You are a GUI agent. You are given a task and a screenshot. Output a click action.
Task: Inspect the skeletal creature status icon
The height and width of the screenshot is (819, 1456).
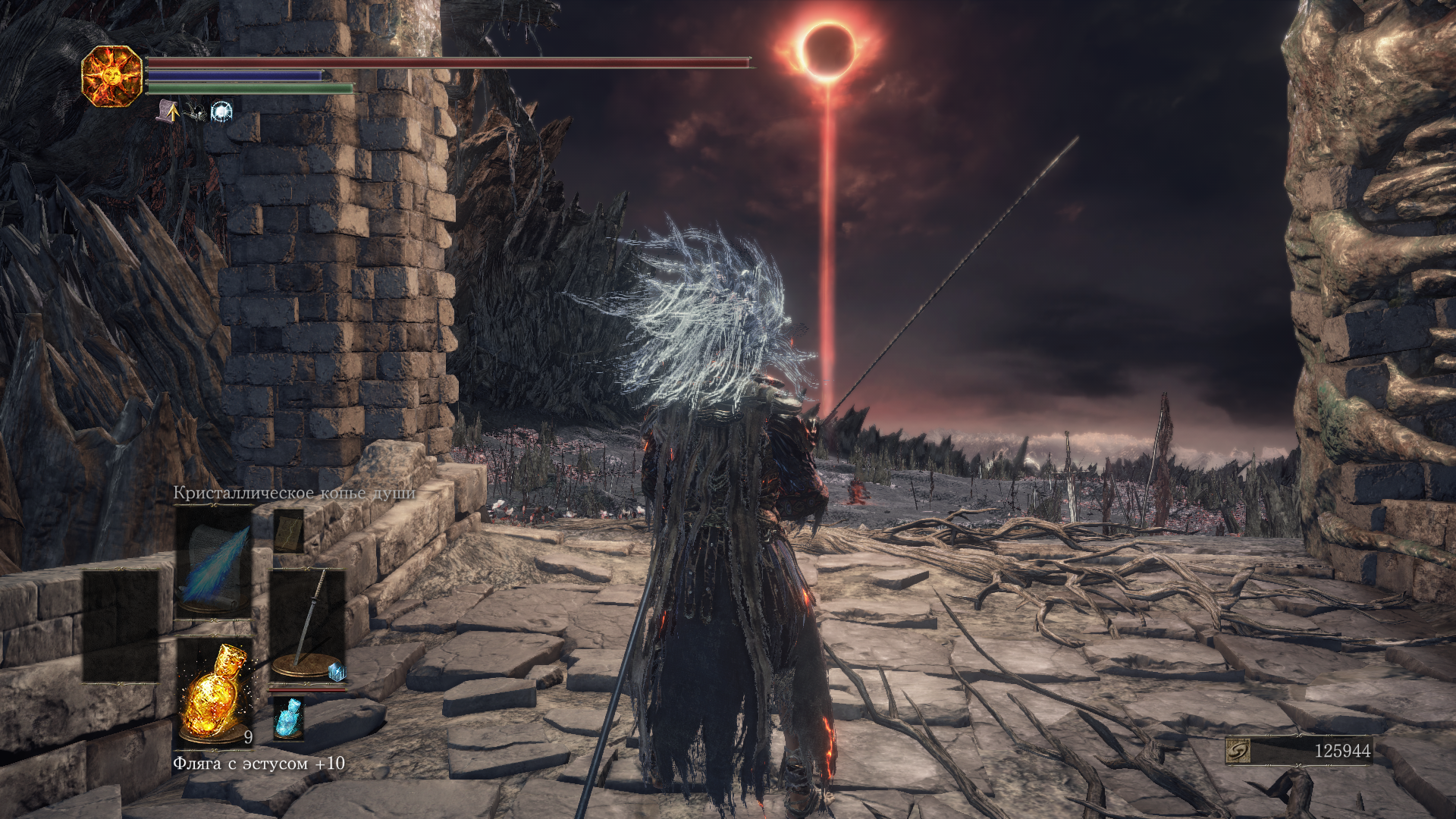(196, 113)
